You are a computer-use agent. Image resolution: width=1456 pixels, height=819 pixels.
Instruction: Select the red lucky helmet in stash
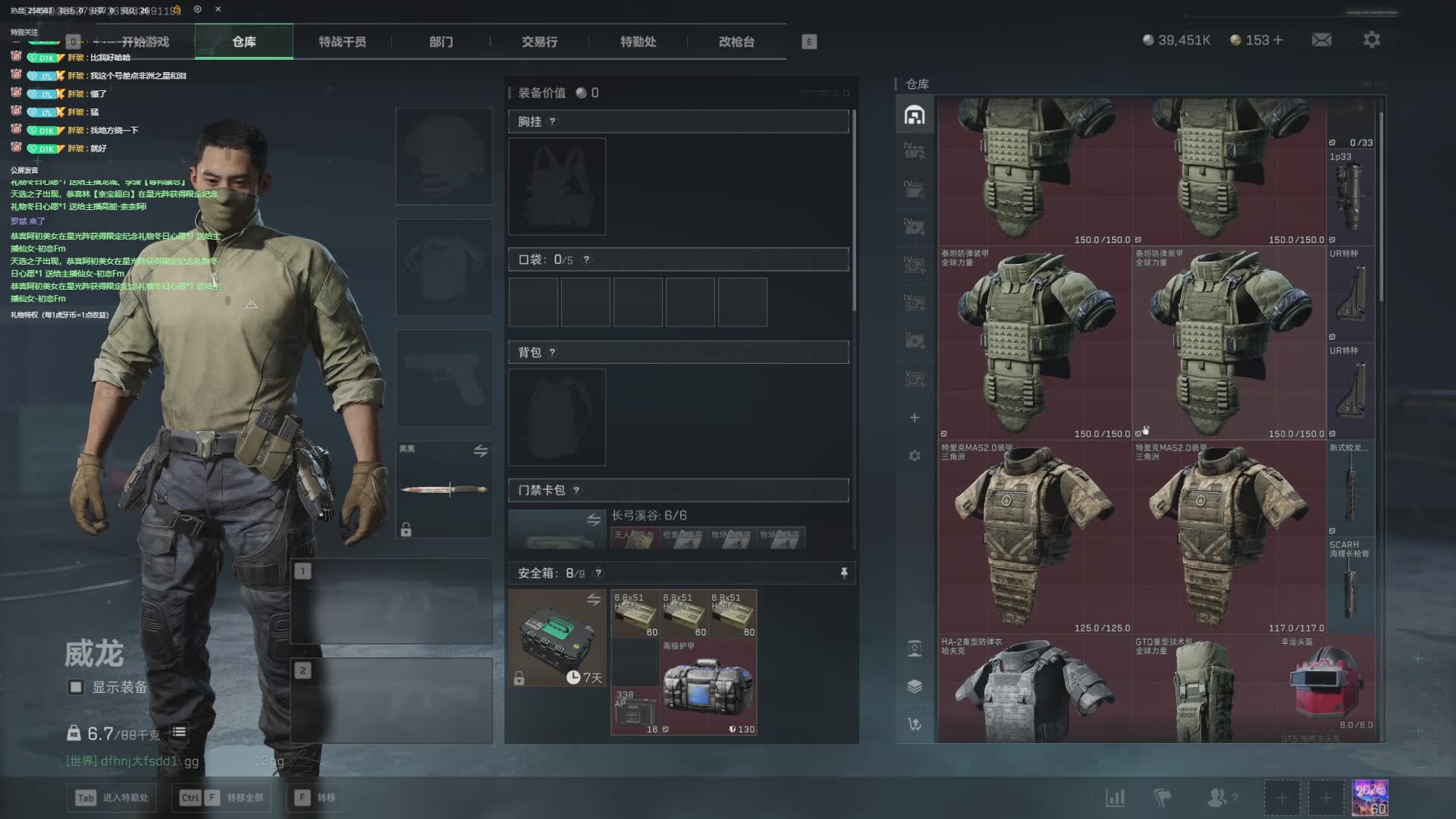click(x=1329, y=682)
